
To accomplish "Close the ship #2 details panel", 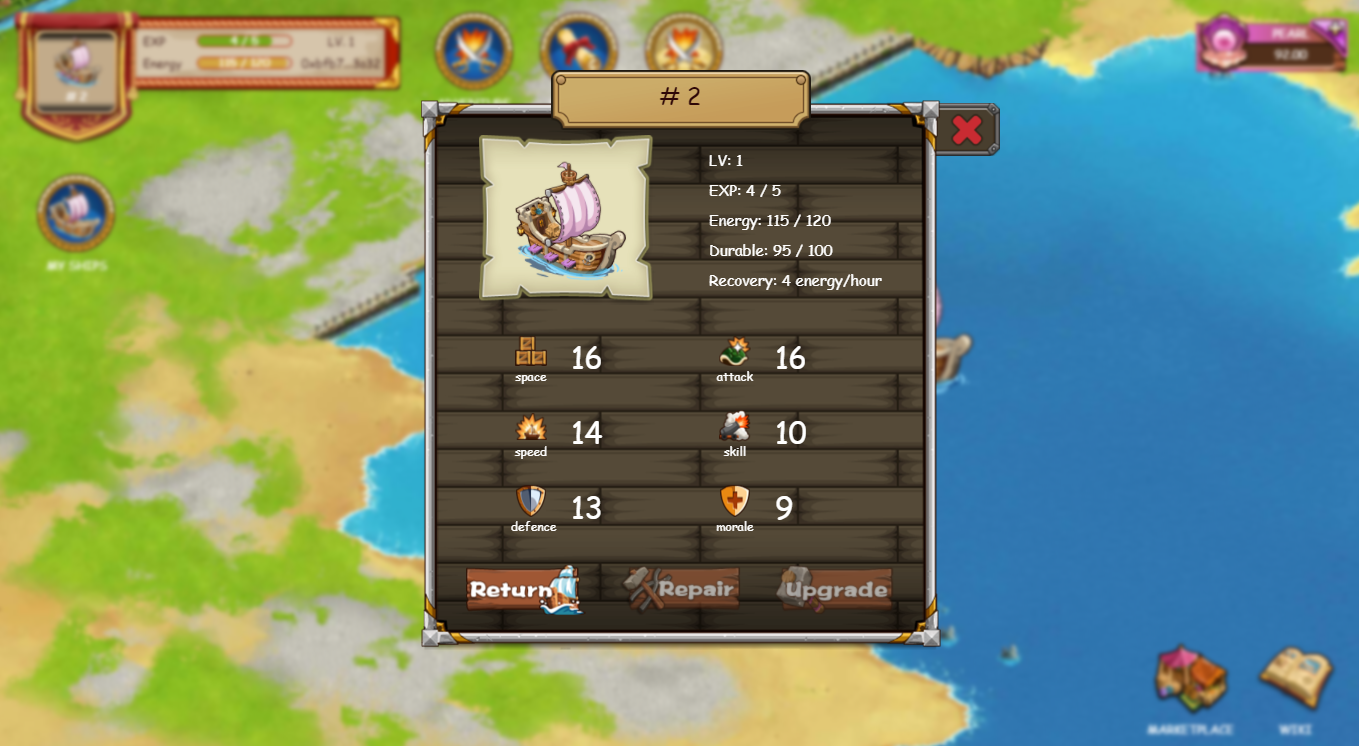I will pos(966,130).
